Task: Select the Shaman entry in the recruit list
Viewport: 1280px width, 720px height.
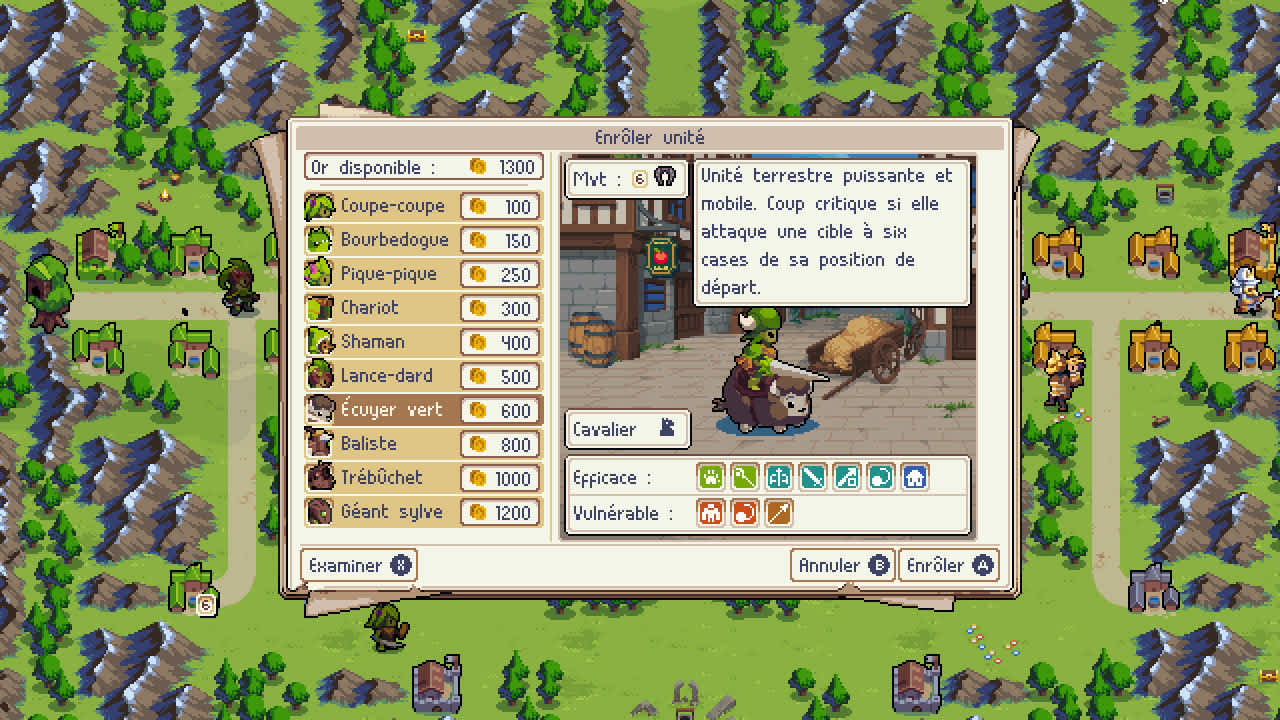Action: click(375, 342)
